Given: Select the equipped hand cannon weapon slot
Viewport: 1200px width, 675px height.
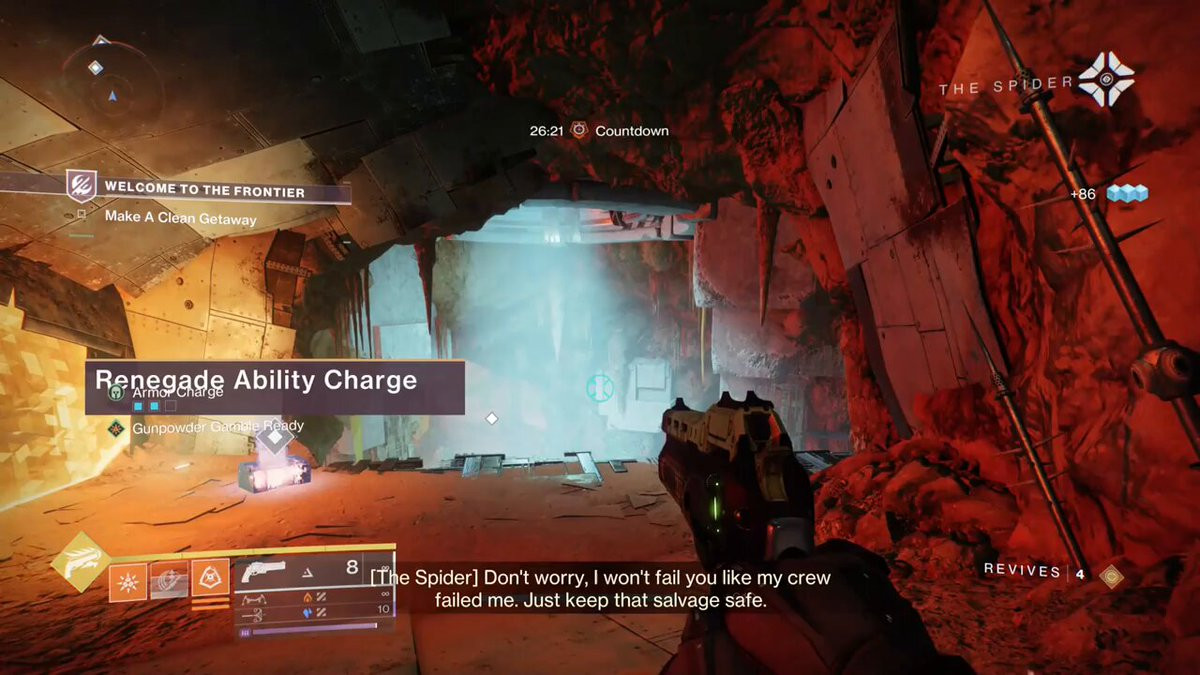Looking at the screenshot, I should click(264, 572).
